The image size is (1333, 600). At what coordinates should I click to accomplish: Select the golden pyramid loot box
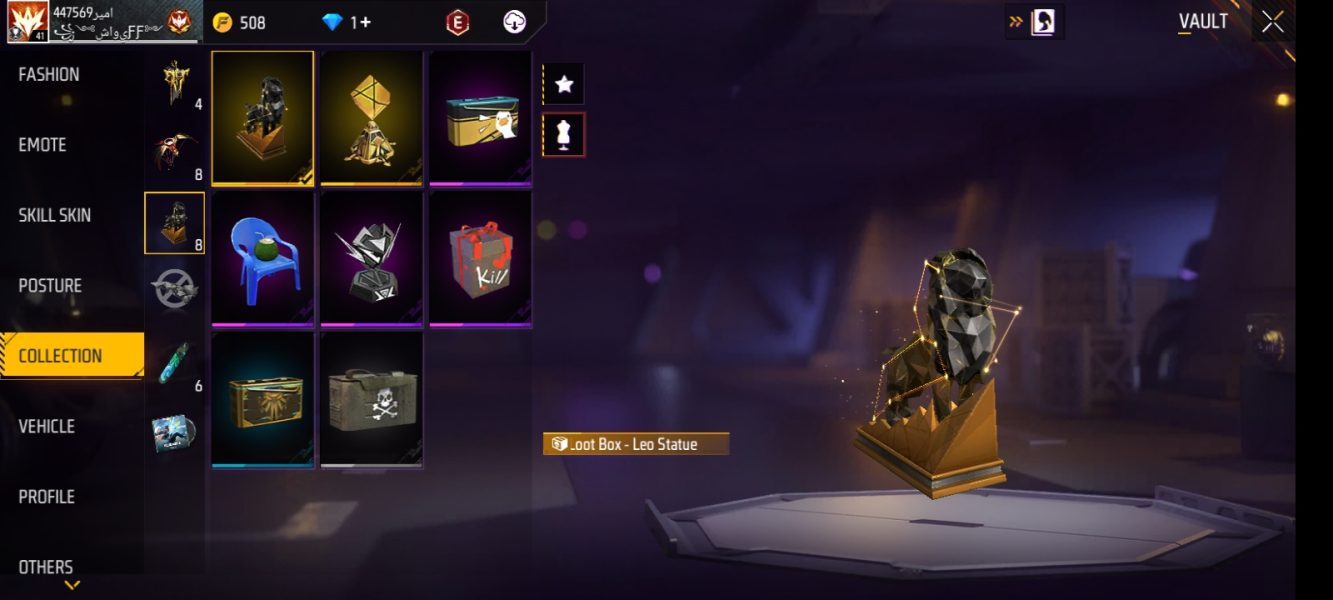371,118
